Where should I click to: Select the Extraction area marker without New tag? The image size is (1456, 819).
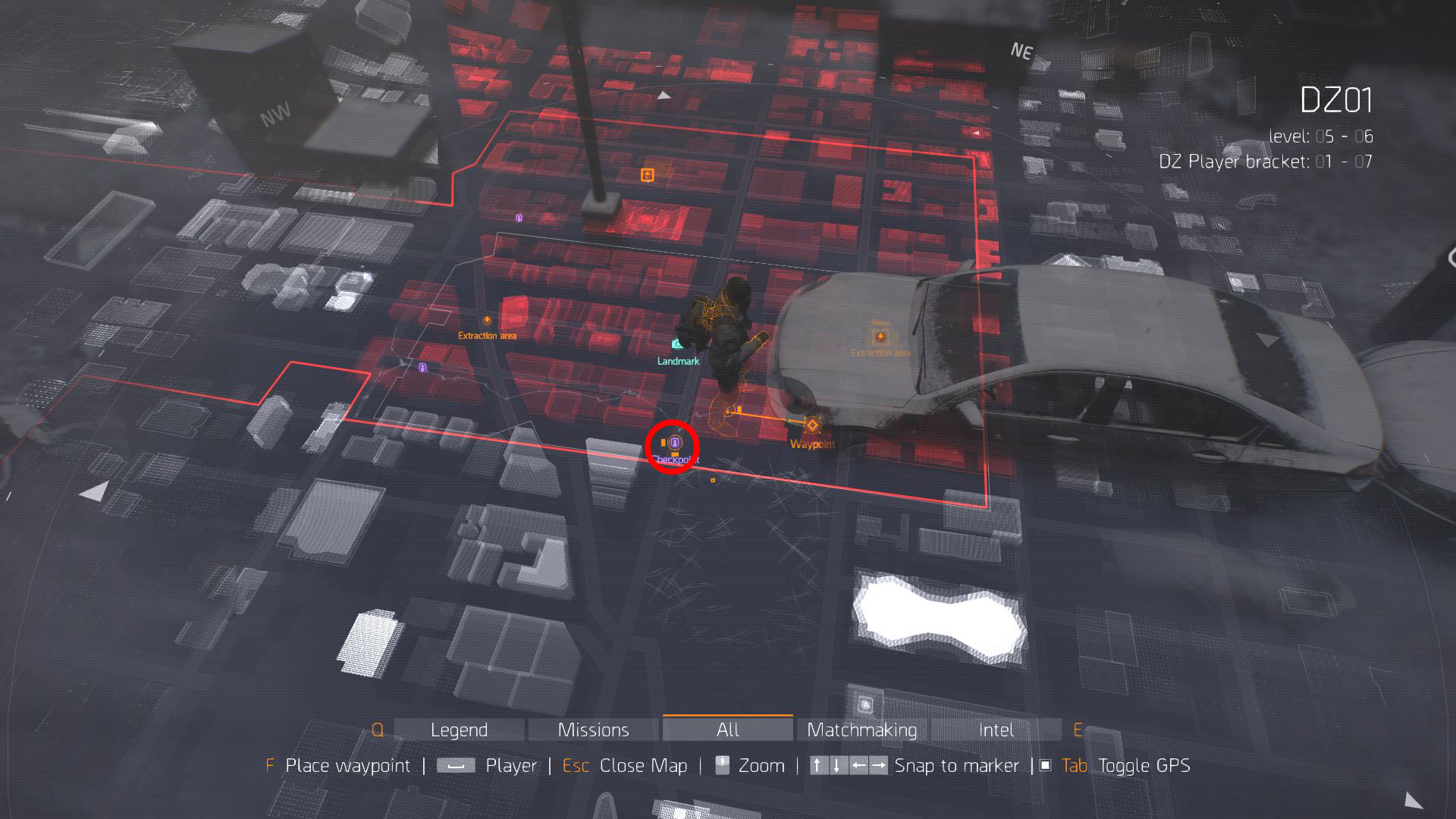click(487, 321)
